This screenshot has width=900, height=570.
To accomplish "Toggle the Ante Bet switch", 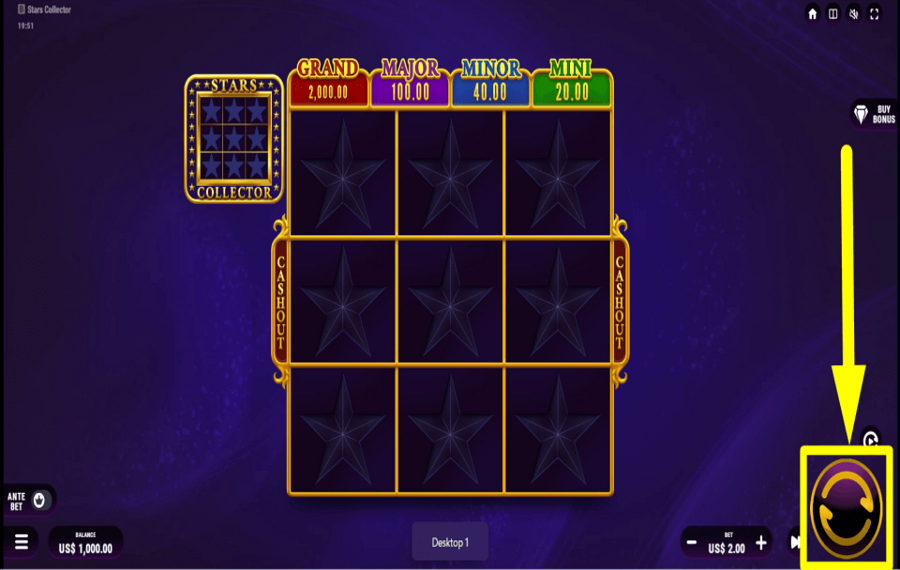I will 39,499.
